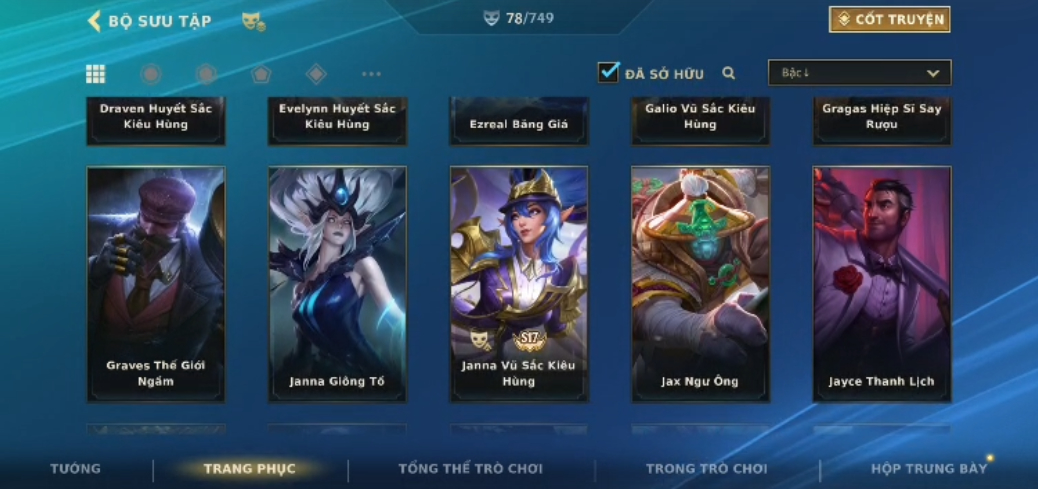The width and height of the screenshot is (1038, 489).
Task: Open the search magnifier icon
Action: tap(729, 73)
